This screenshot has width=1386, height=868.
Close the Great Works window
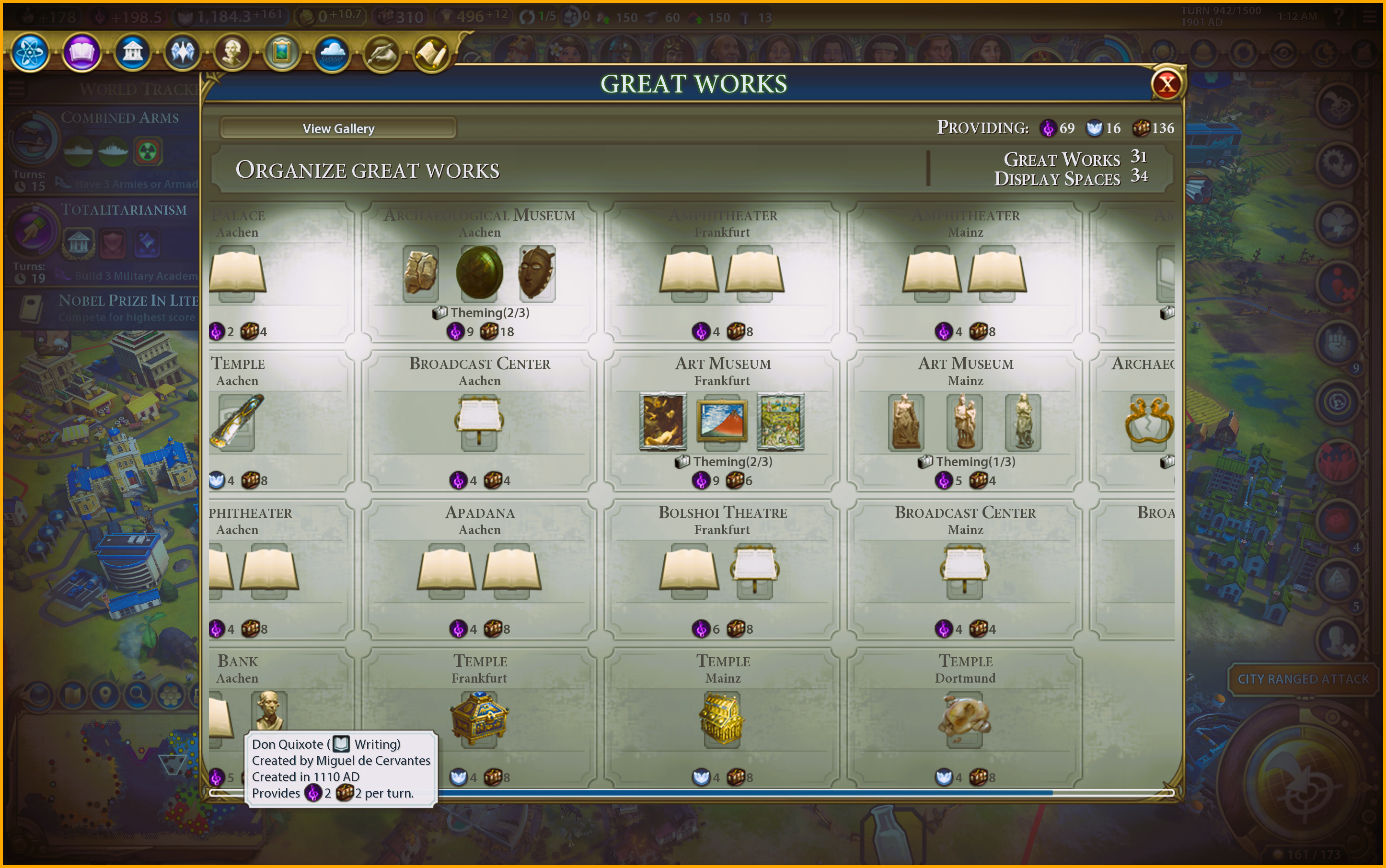pos(1167,85)
